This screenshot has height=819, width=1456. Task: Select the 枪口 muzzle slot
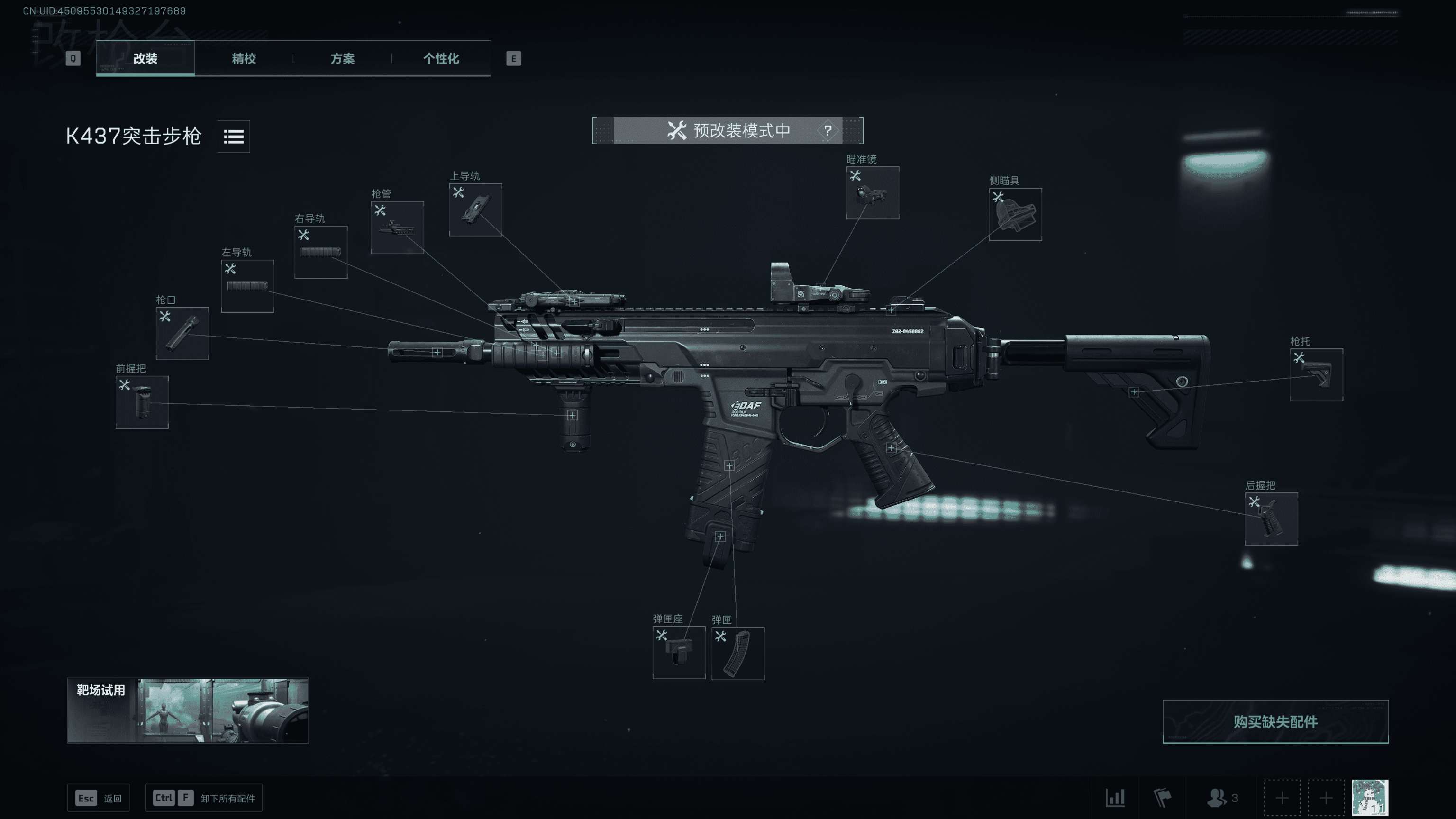tap(182, 334)
